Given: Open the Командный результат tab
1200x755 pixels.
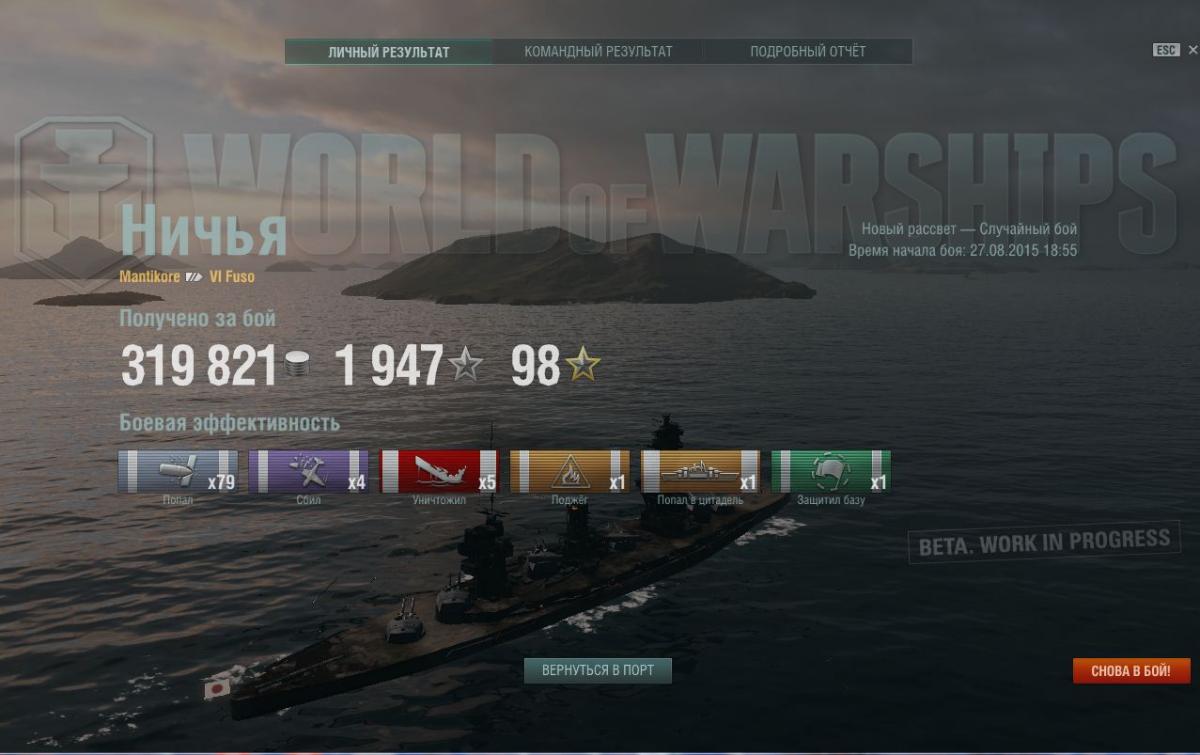Looking at the screenshot, I should 598,52.
